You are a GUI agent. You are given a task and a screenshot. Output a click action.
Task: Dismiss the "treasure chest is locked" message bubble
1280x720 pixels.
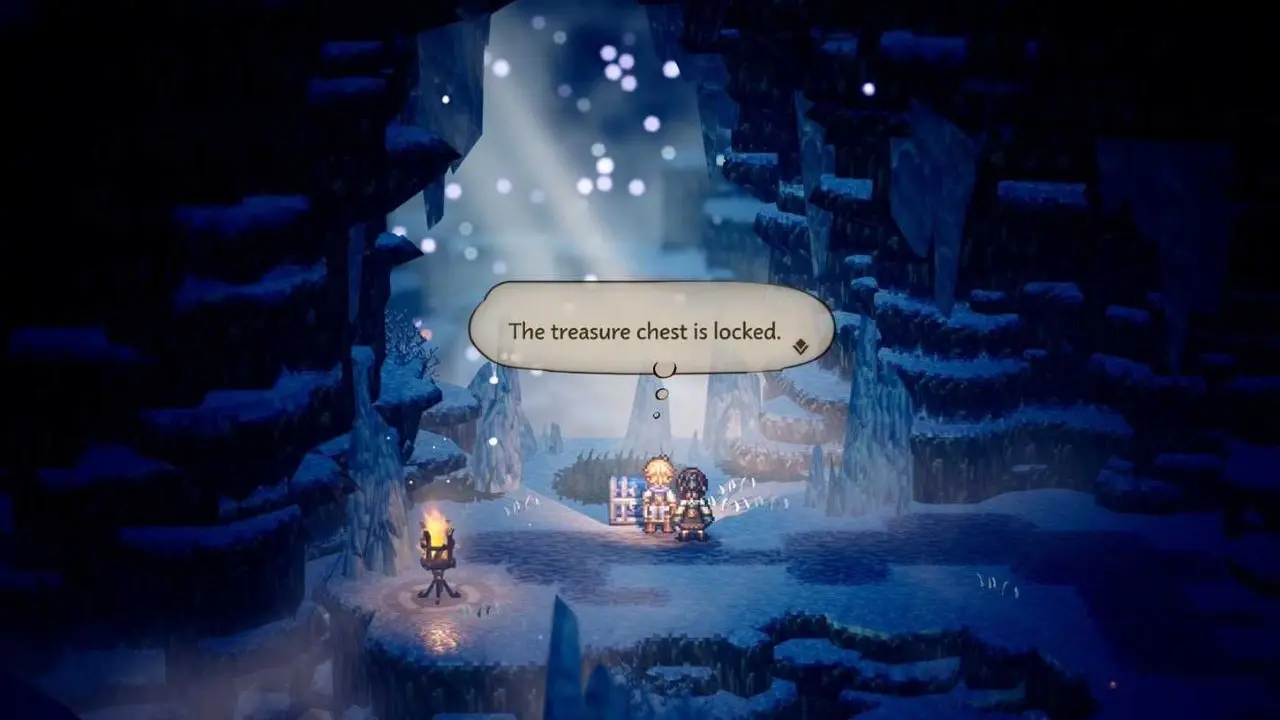click(x=645, y=330)
